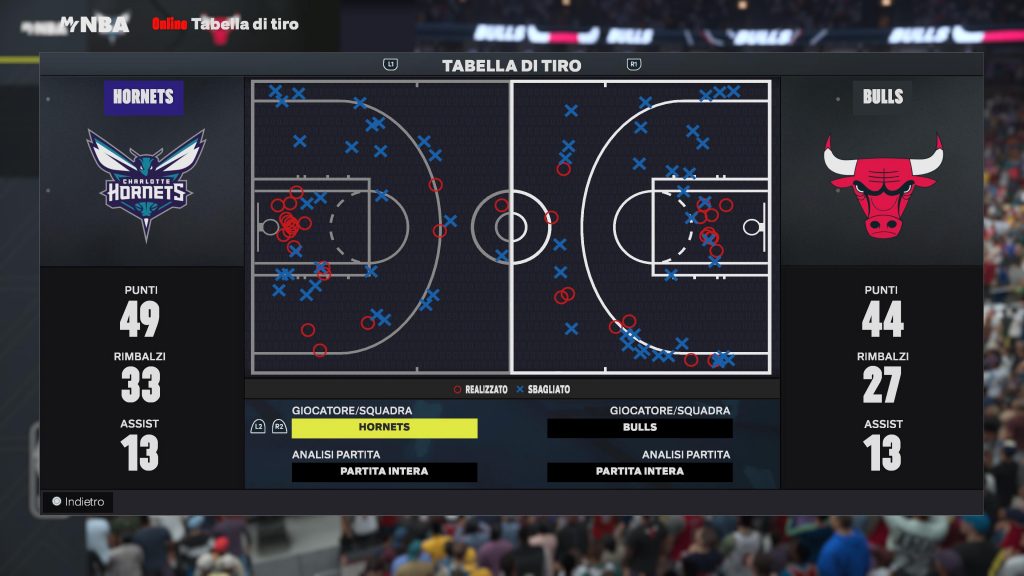Go back with the Indietro button
Image resolution: width=1024 pixels, height=576 pixels.
[78, 502]
